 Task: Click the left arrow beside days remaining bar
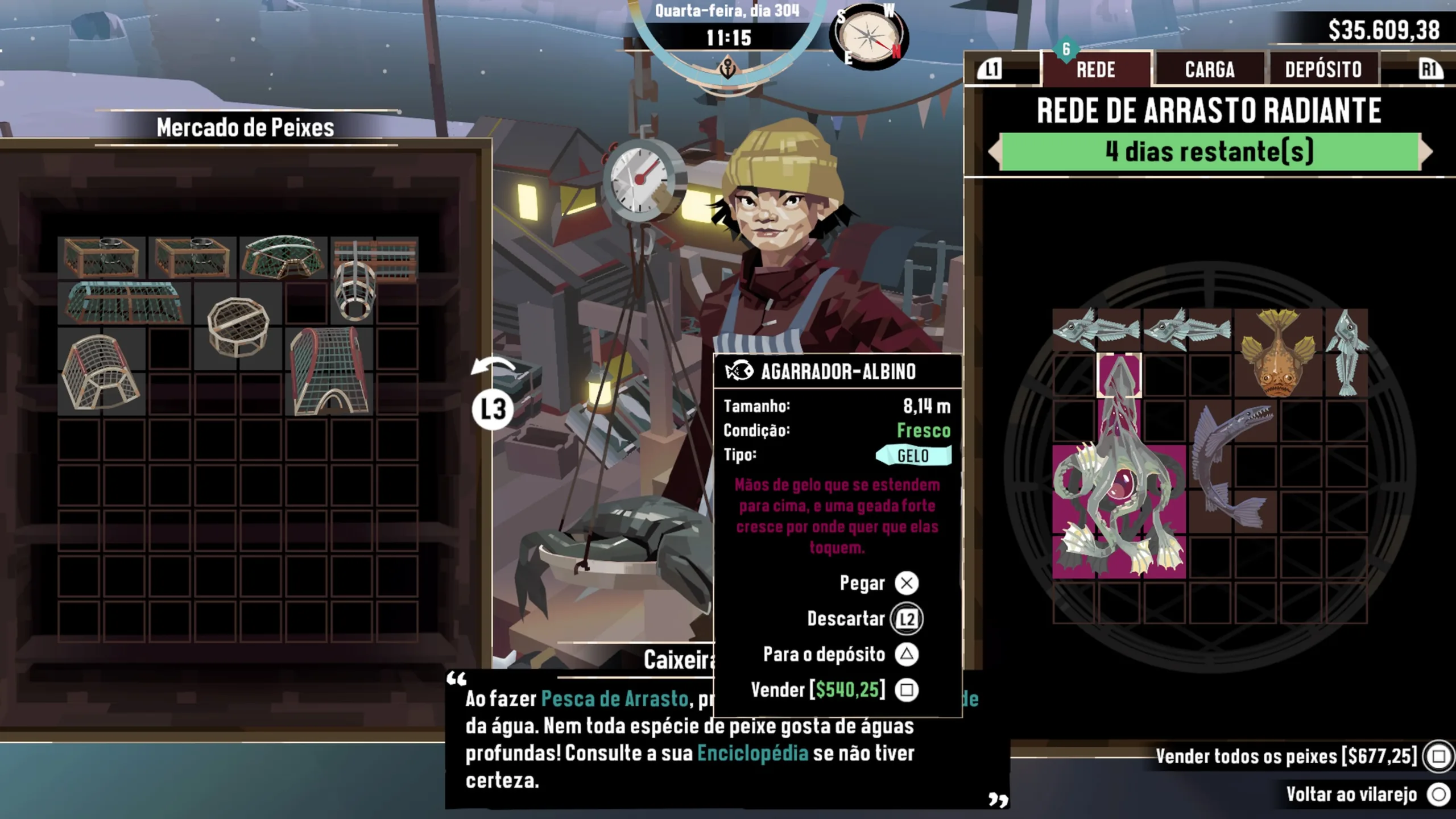tap(994, 151)
